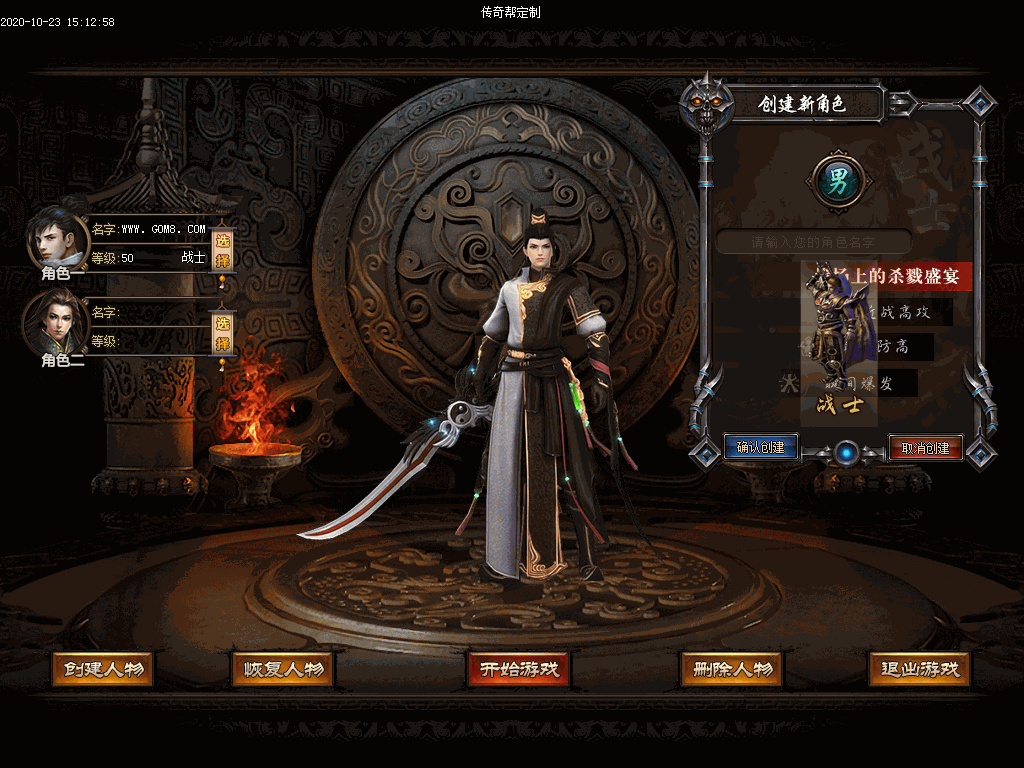Choose 选择 scroll for 角色一
Image resolution: width=1024 pixels, height=768 pixels.
click(x=223, y=246)
